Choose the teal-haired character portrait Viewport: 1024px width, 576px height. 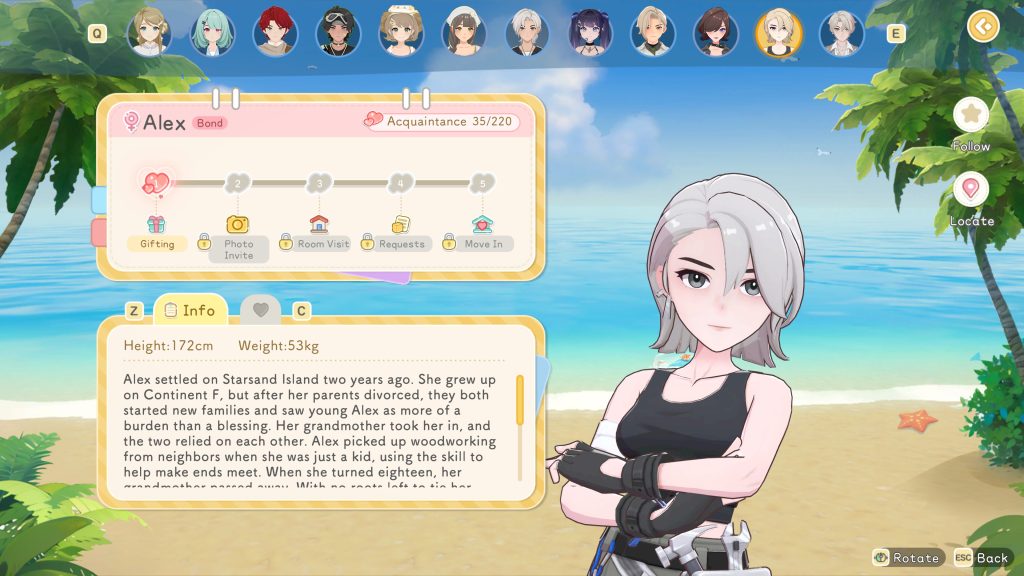212,32
